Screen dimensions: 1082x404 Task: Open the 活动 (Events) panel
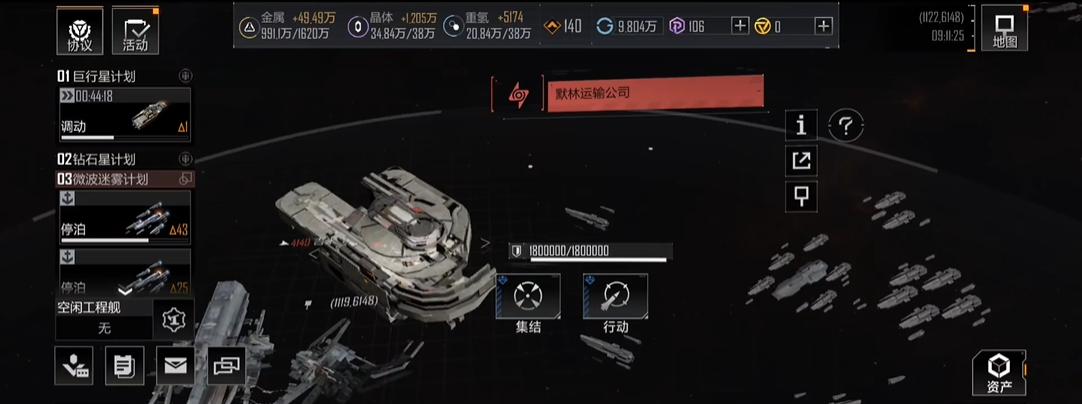[x=135, y=30]
